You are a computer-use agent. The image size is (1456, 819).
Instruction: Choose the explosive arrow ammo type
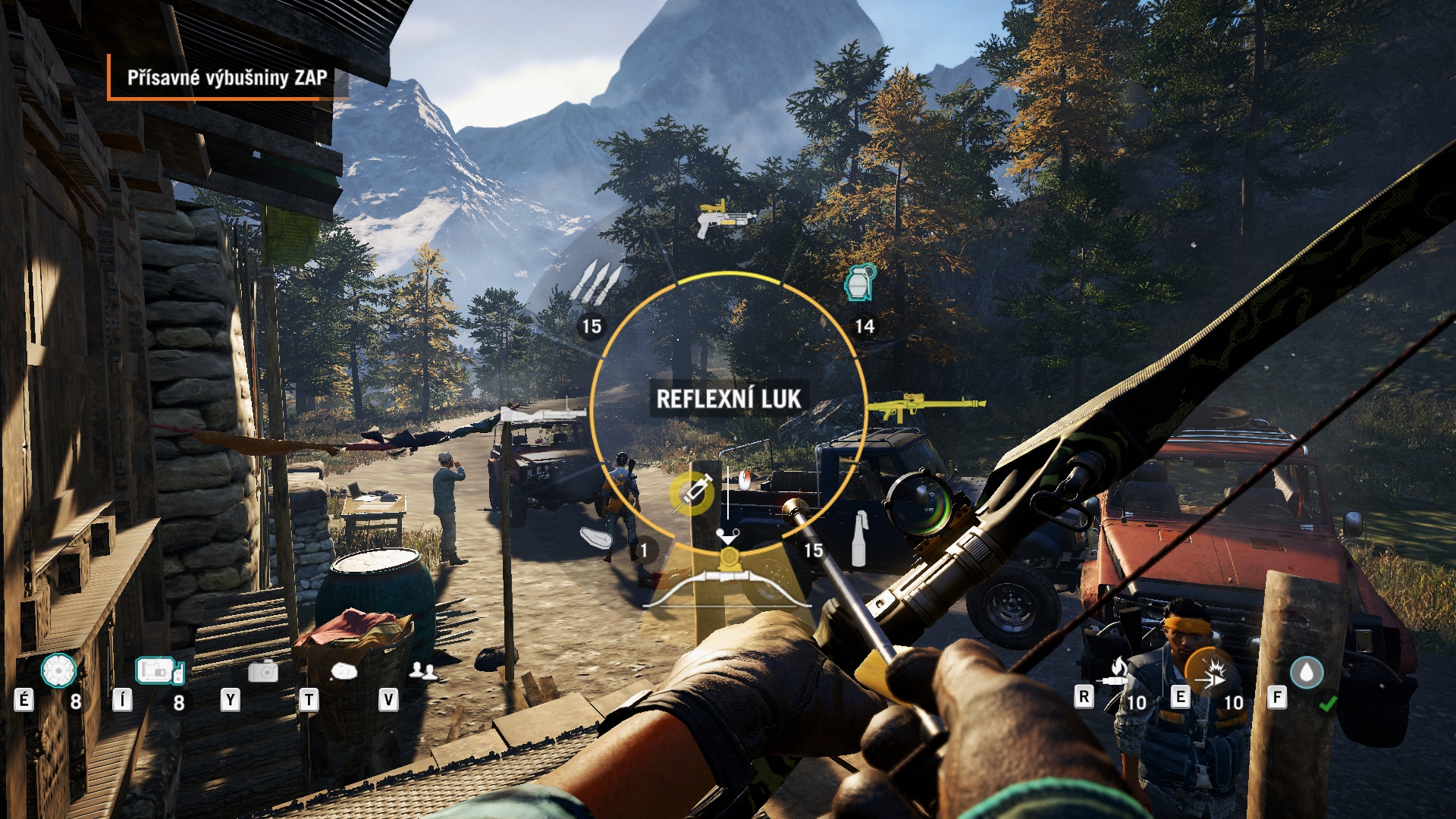(1209, 673)
